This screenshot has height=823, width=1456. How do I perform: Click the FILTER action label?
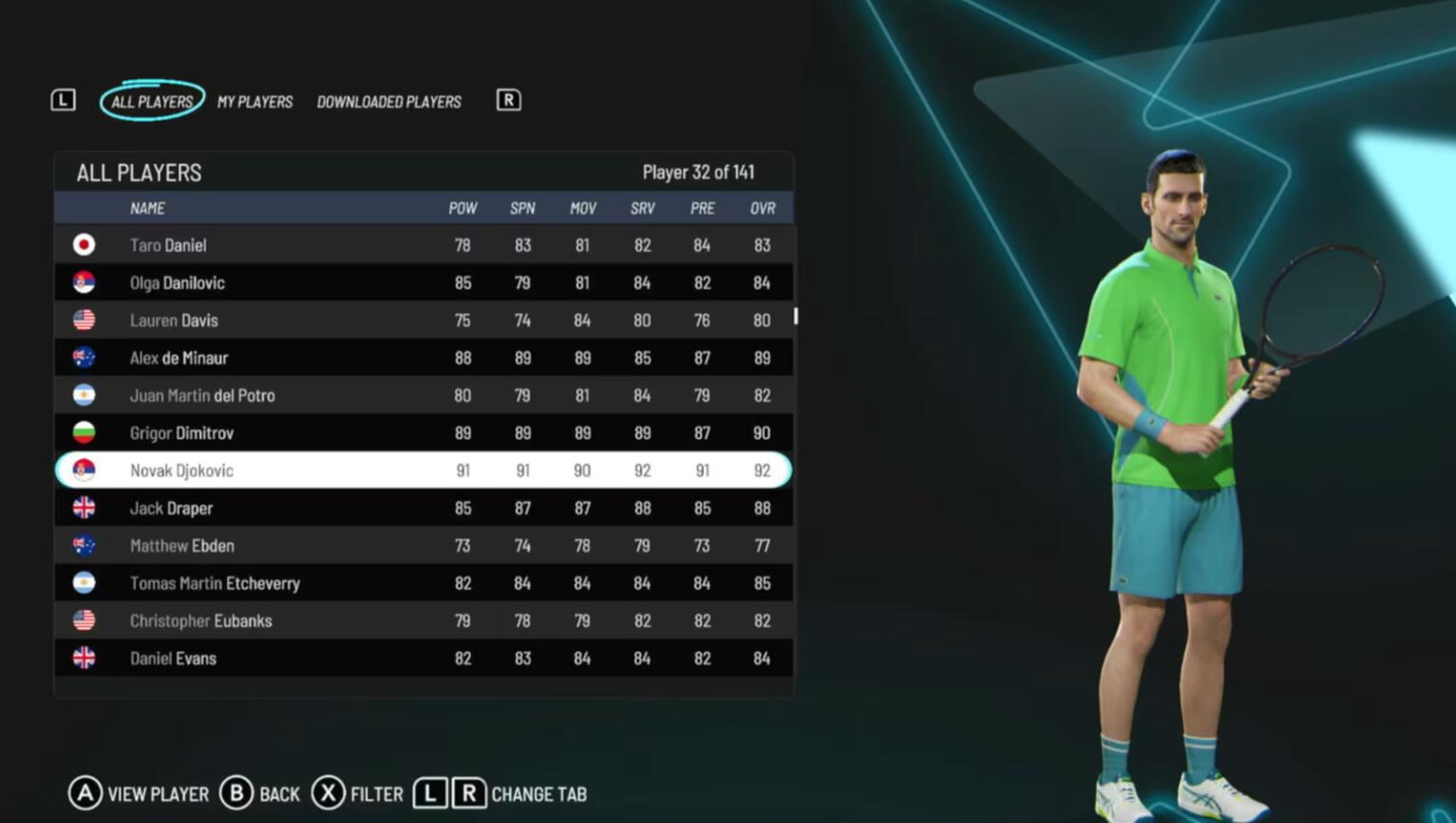click(x=375, y=794)
